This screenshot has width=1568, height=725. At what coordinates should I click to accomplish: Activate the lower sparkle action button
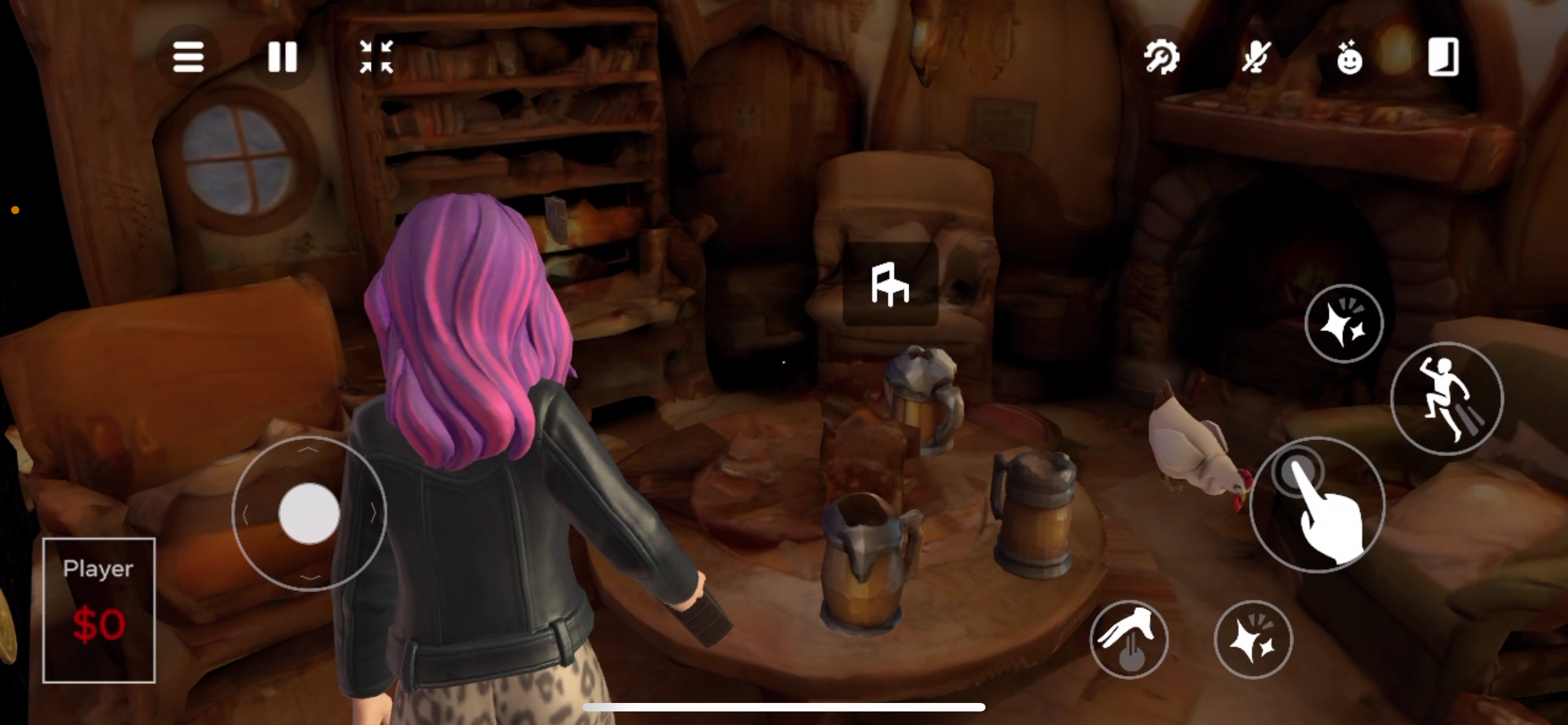(1253, 639)
